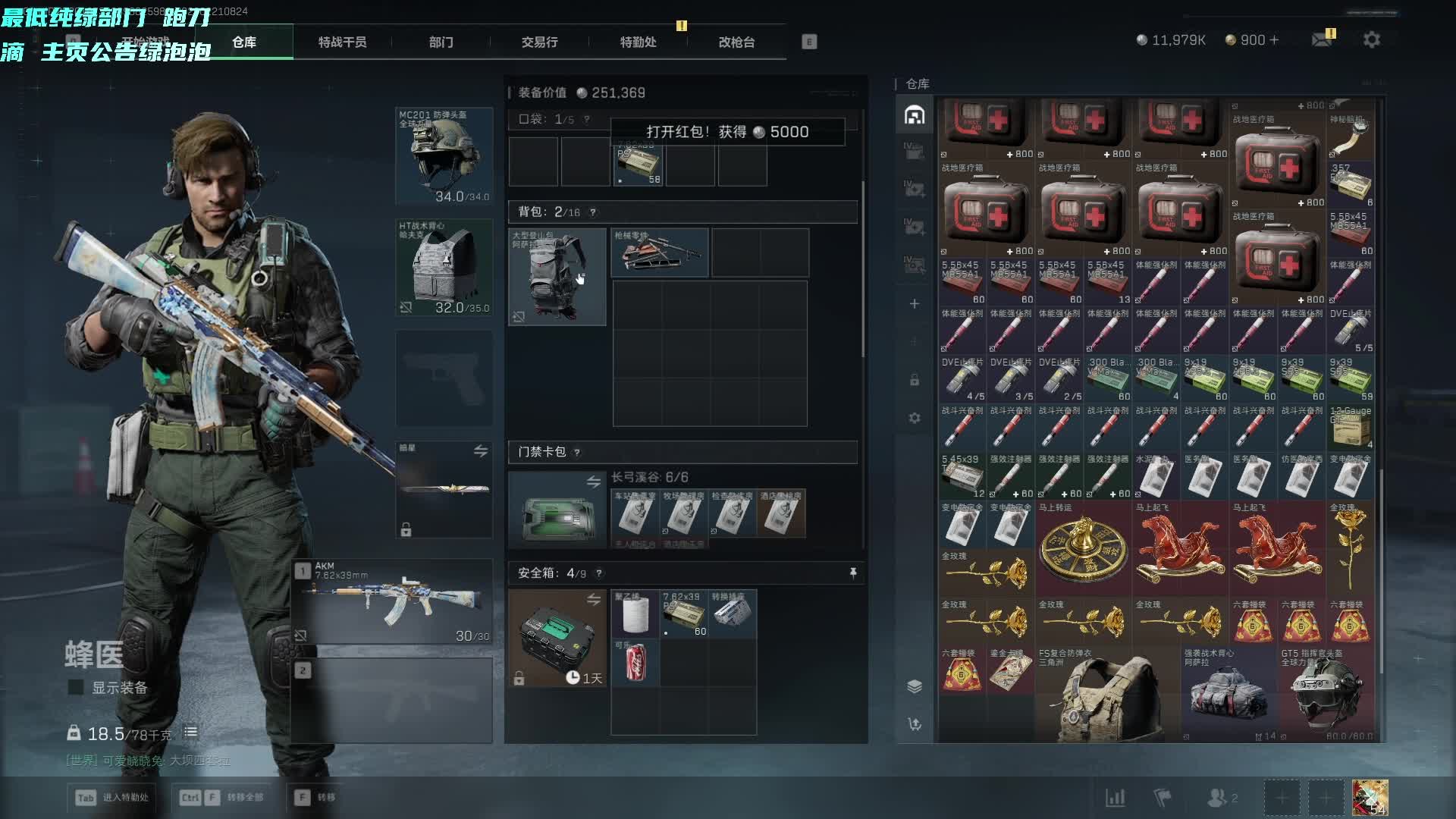This screenshot has width=1456, height=819.
Task: Click the safe box container icon
Action: [557, 638]
